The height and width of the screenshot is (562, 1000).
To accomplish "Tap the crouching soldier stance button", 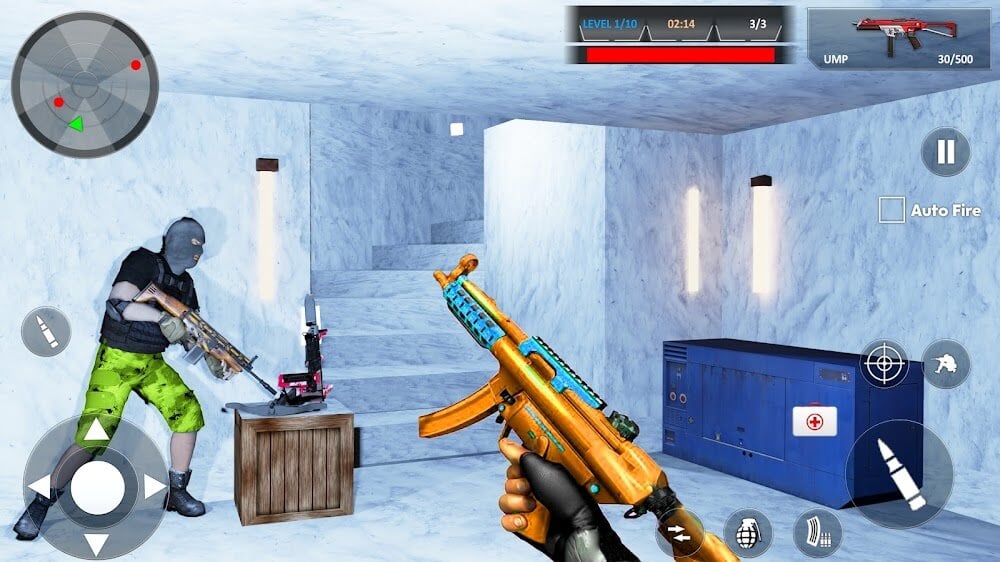I will coord(945,364).
